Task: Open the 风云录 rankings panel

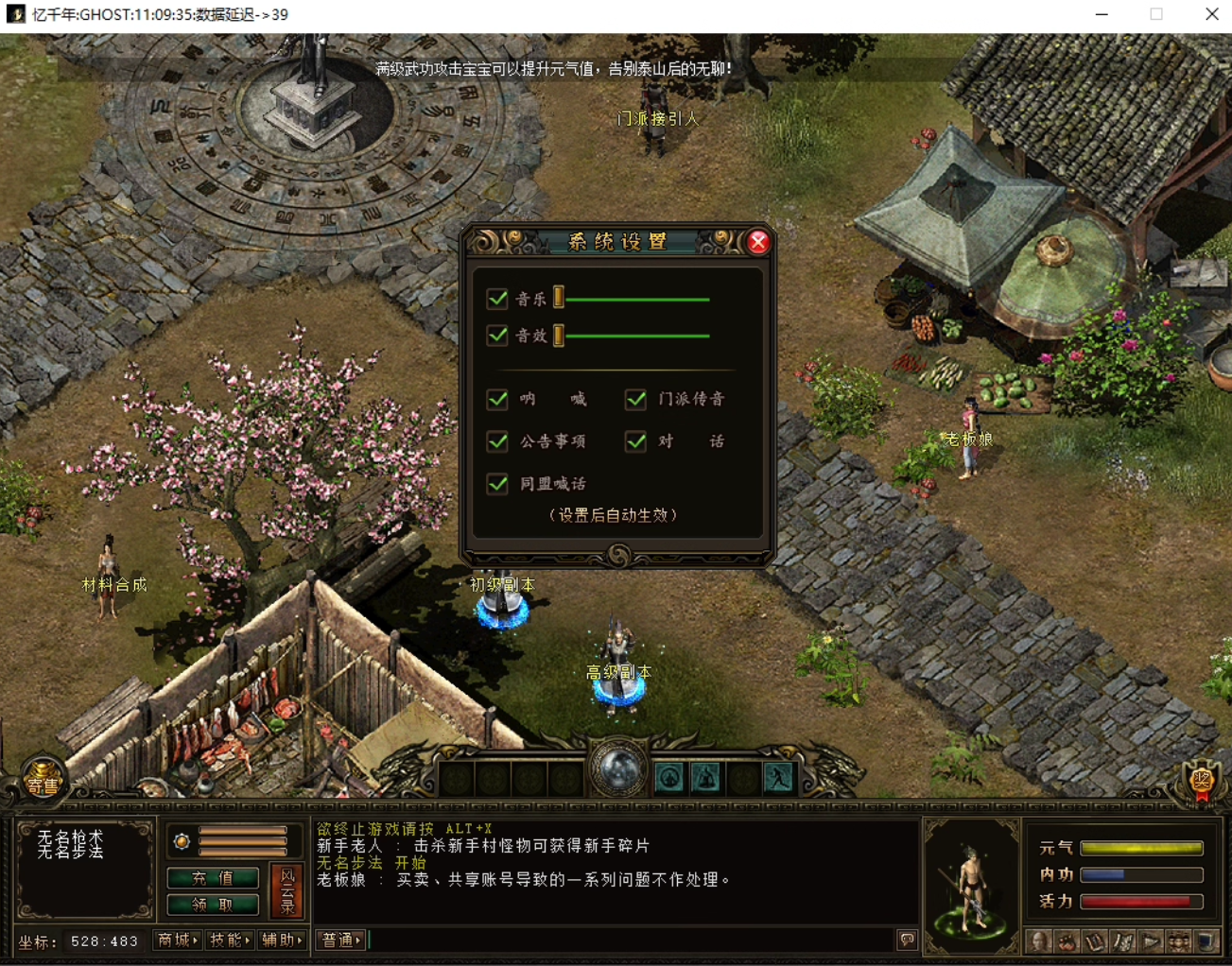Action: click(287, 891)
